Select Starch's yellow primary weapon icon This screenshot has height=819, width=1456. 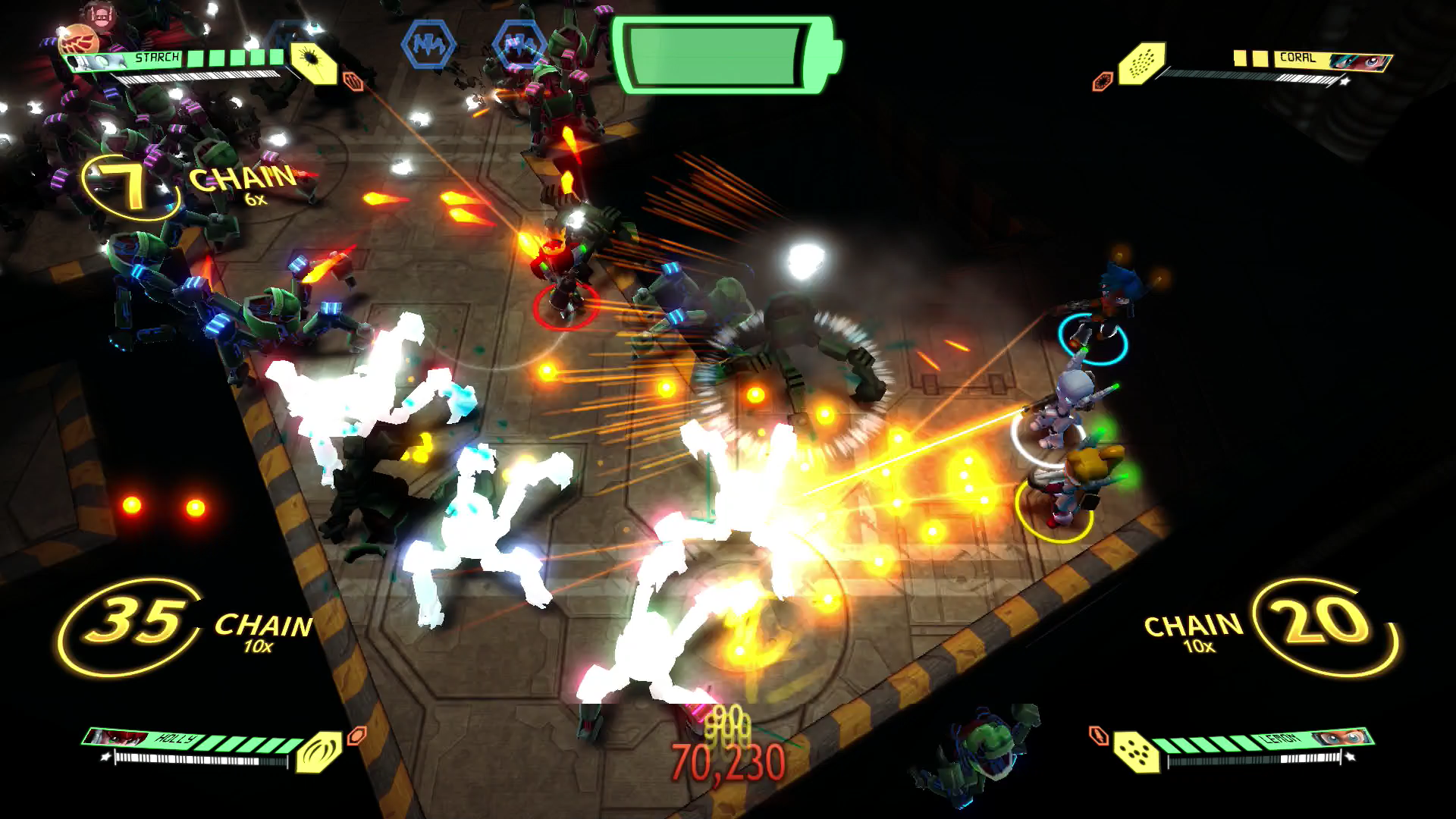[x=313, y=62]
